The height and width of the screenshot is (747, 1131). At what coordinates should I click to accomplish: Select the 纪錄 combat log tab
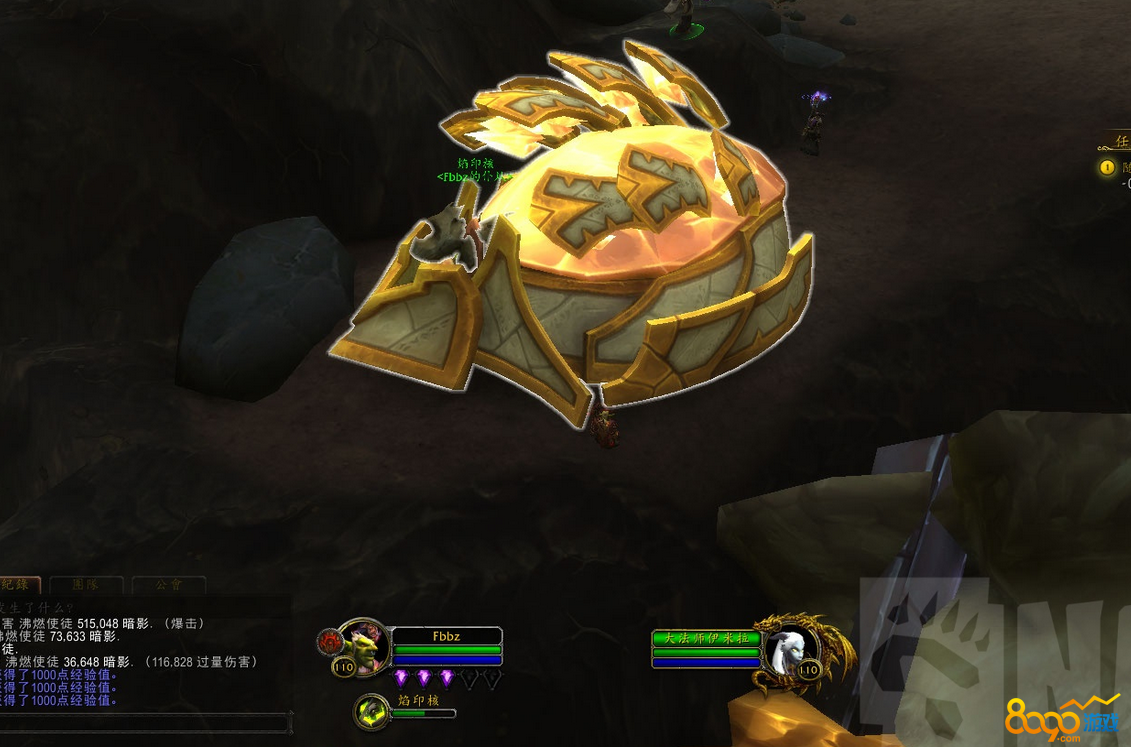pos(20,584)
